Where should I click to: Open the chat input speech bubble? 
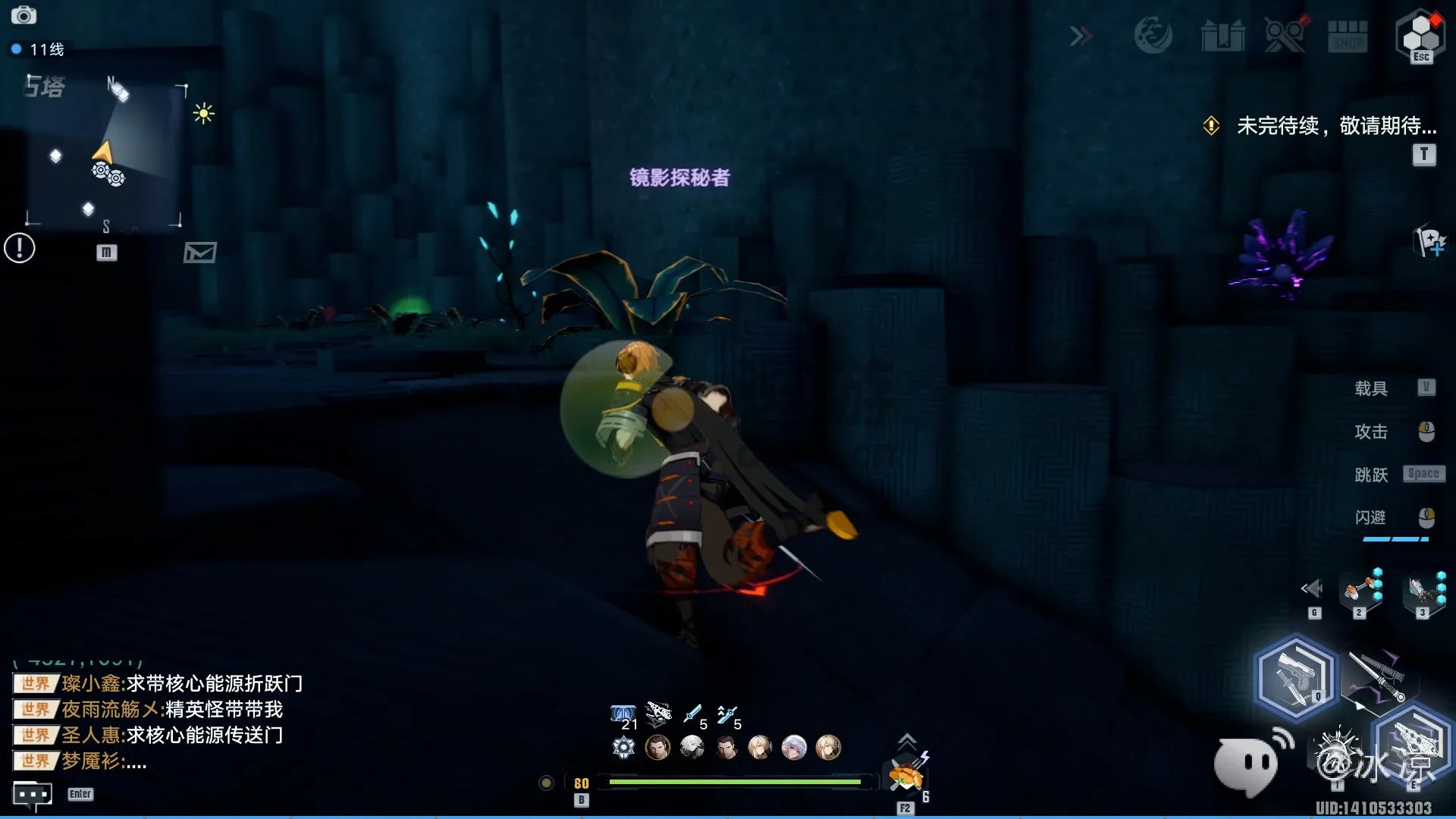[x=33, y=795]
